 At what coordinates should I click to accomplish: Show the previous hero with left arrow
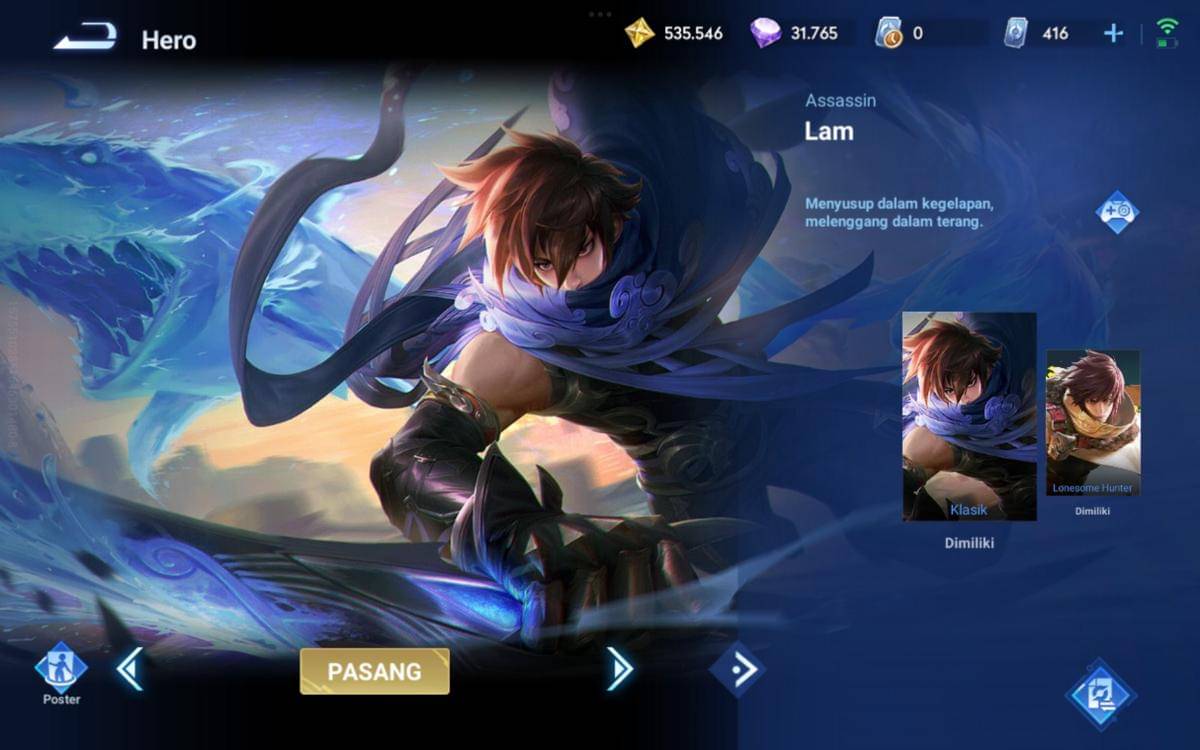click(x=129, y=669)
